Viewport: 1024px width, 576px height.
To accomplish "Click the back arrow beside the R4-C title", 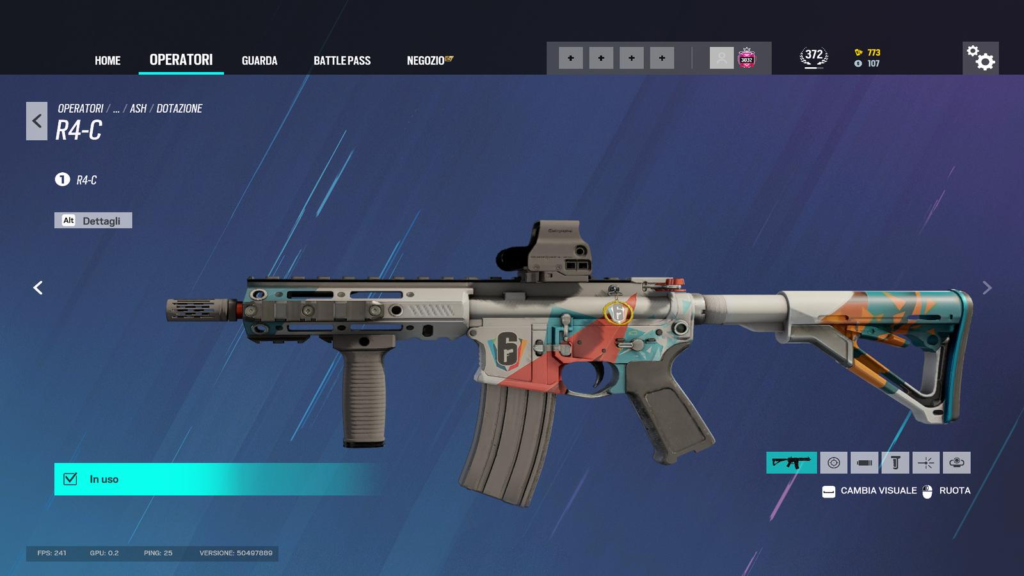I will point(37,121).
